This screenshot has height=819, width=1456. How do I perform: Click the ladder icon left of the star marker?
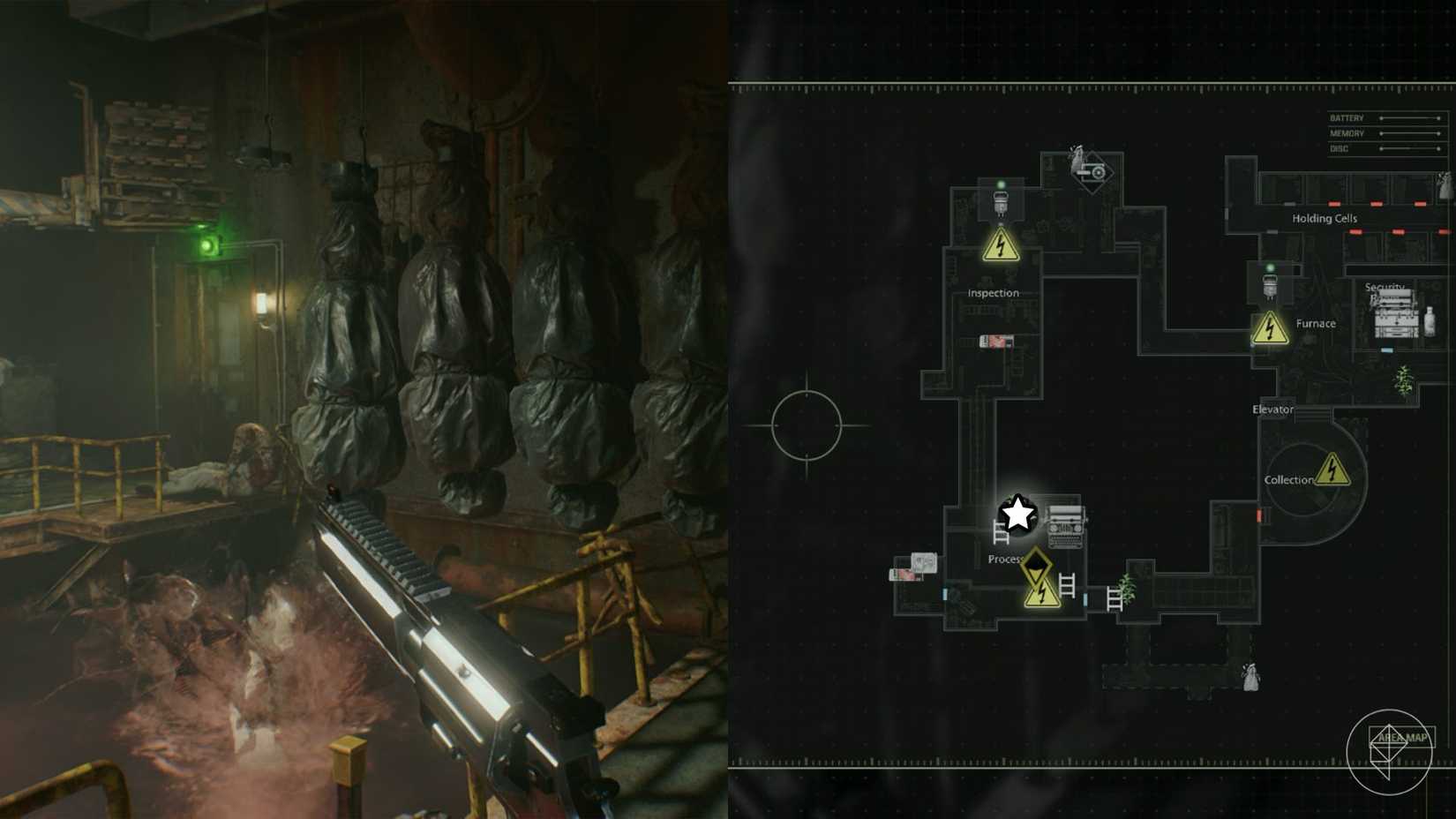(1001, 532)
